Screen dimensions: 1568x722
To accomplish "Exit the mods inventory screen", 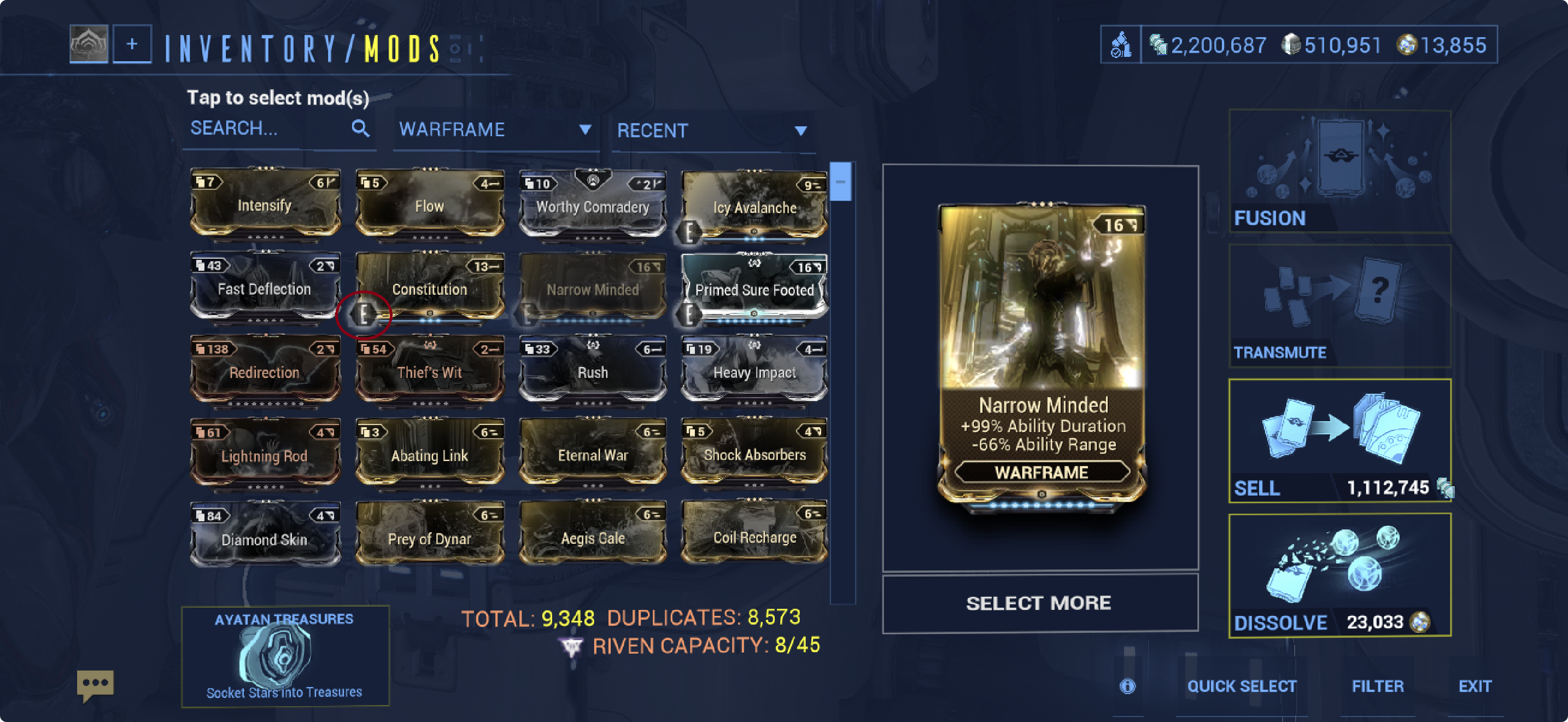I will (1475, 686).
